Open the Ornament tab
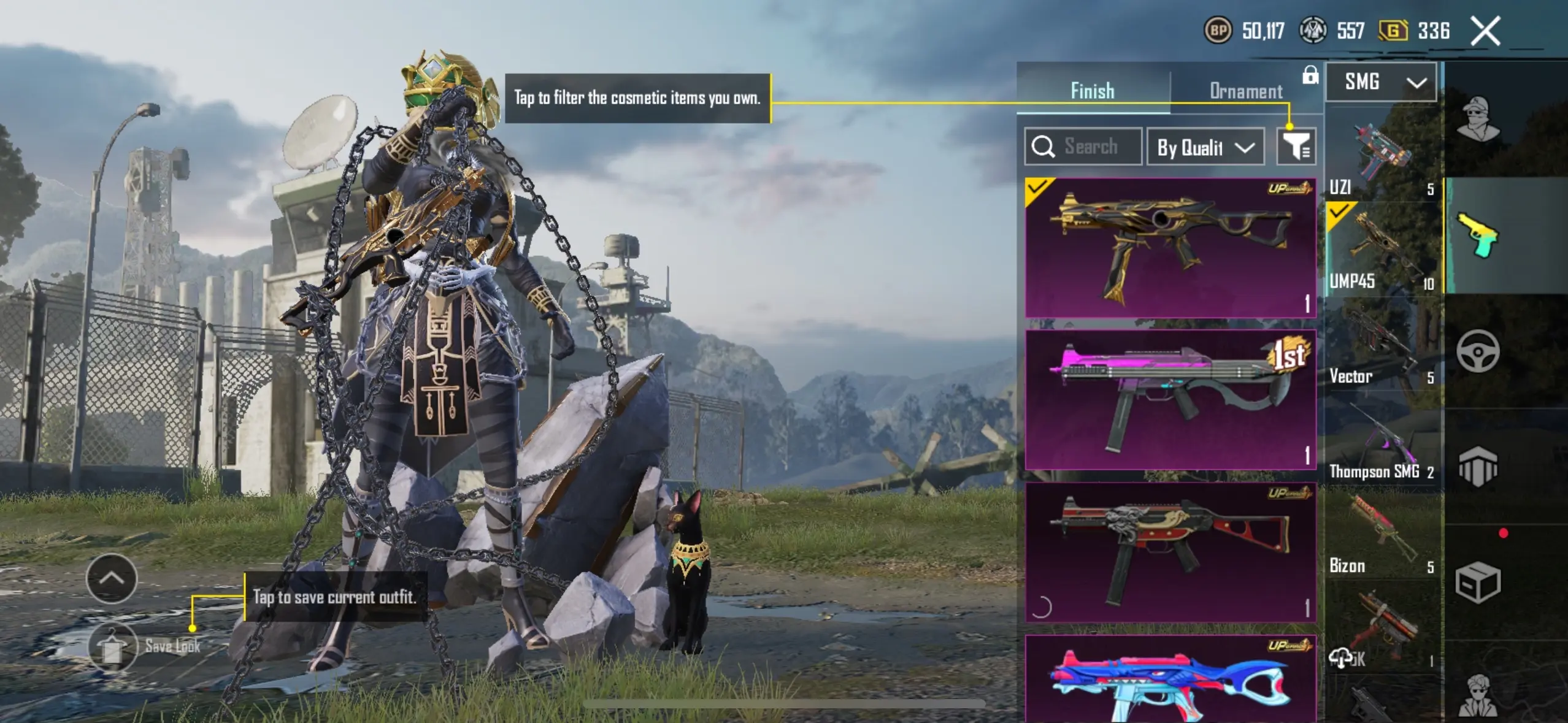Image resolution: width=1568 pixels, height=723 pixels. 1245,91
